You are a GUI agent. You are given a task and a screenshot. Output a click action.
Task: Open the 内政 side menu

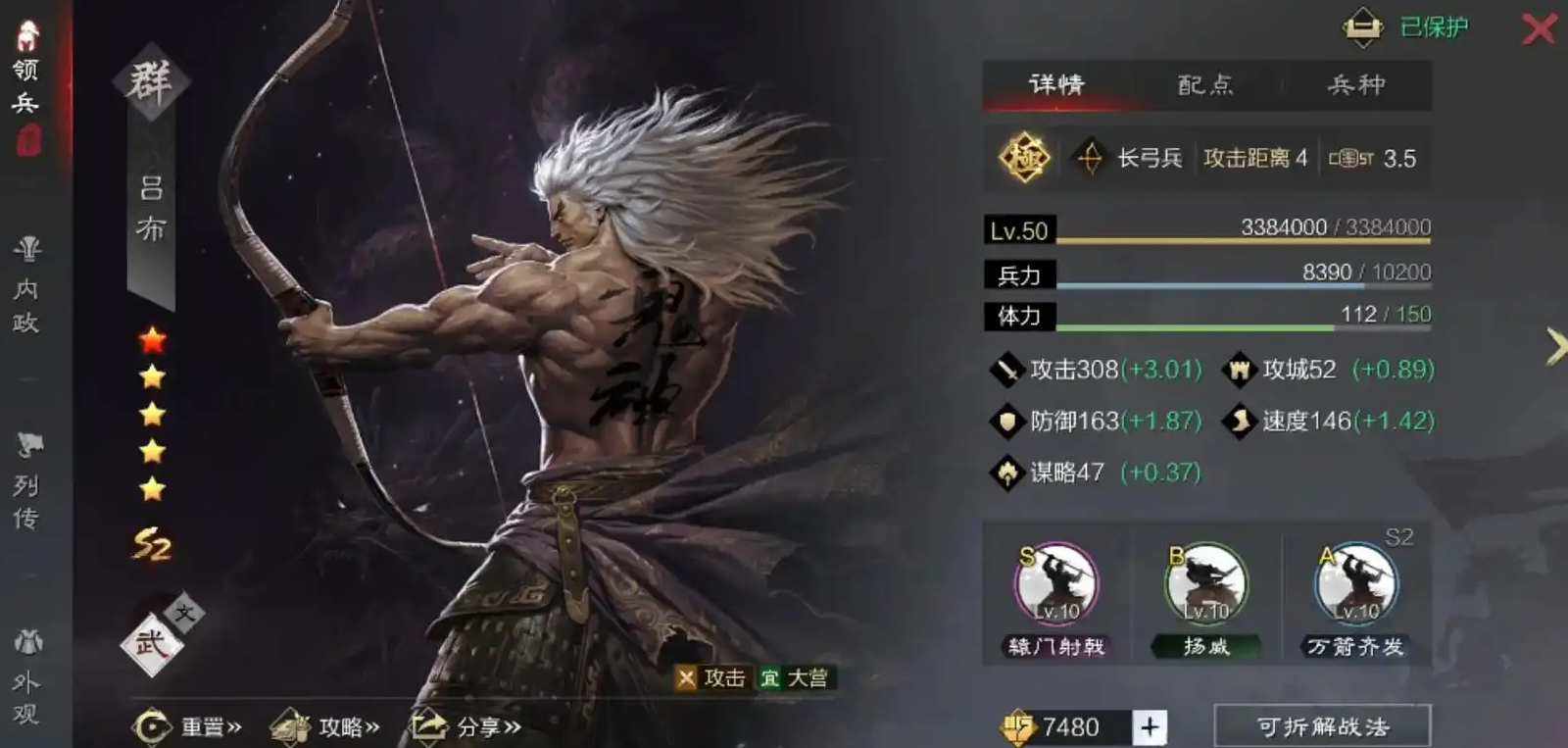(x=27, y=289)
